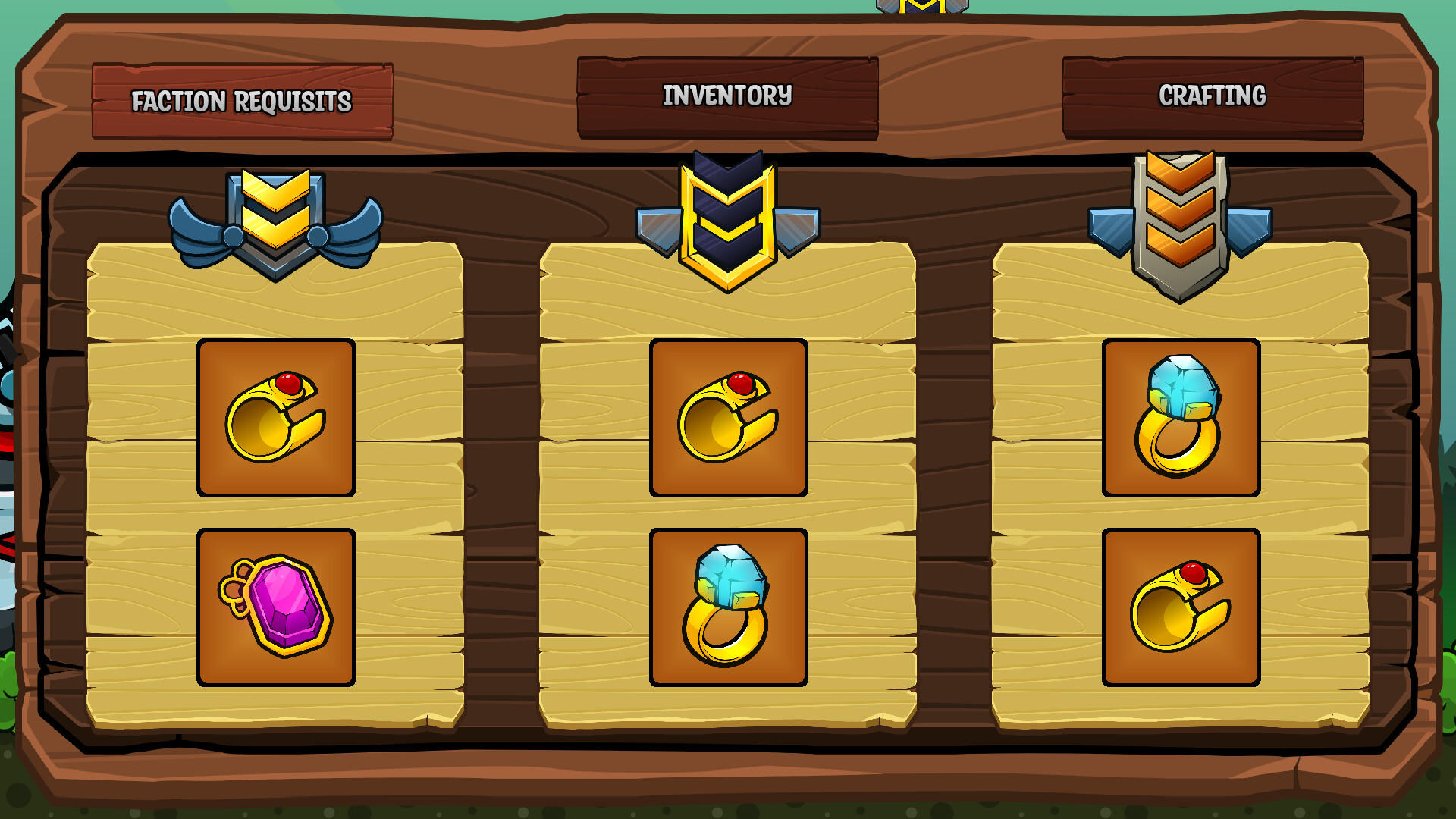Click the purple amulet in Faction Requisits
Screen dimensions: 1456x819
click(x=276, y=607)
